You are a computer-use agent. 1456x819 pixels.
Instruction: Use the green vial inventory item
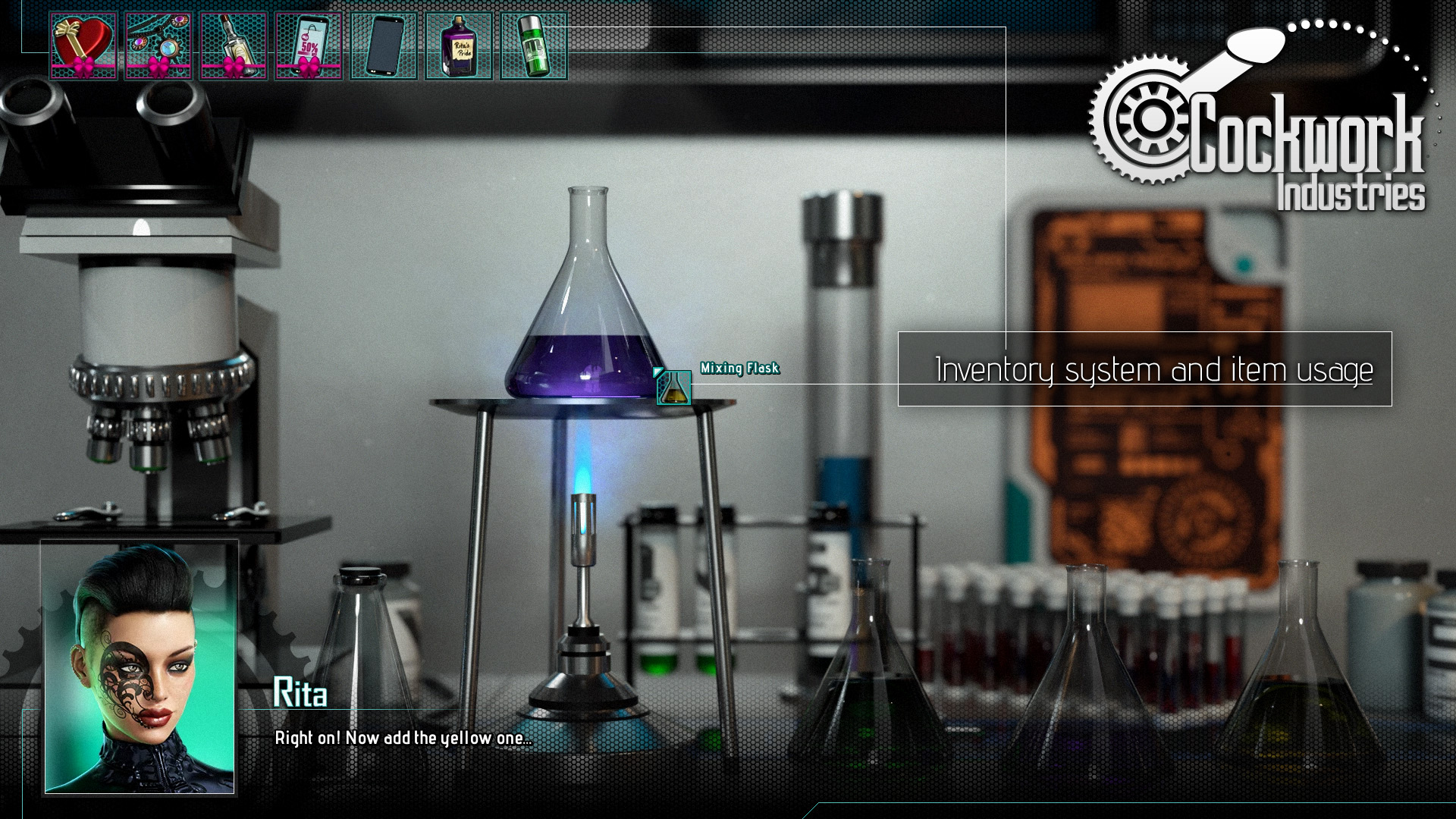click(534, 46)
